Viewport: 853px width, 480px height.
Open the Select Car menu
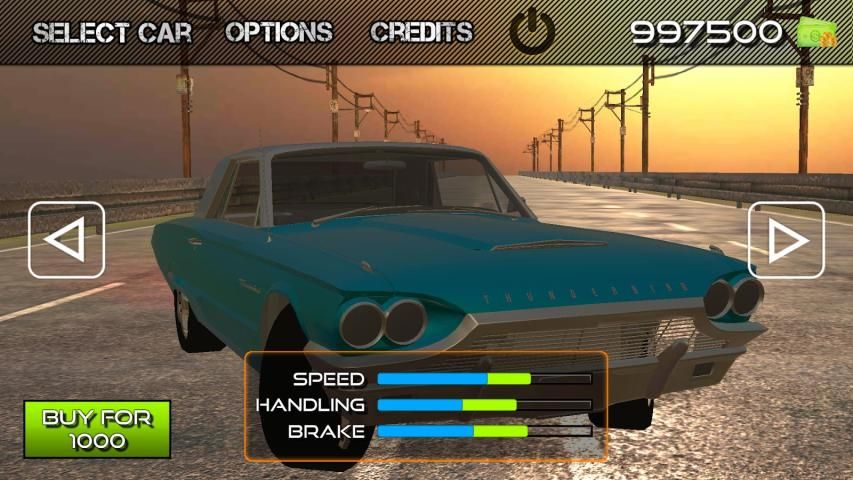[x=111, y=32]
